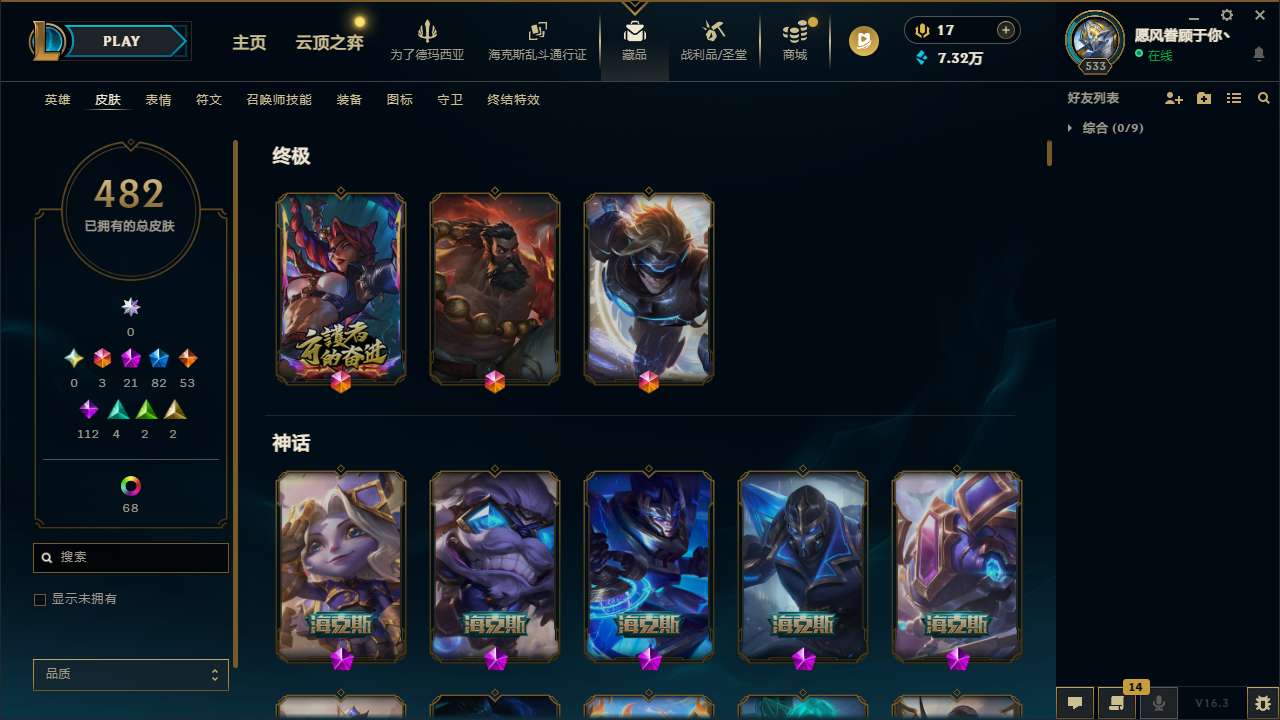
Task: Switch friend list layout with the list icon
Action: tap(1234, 98)
